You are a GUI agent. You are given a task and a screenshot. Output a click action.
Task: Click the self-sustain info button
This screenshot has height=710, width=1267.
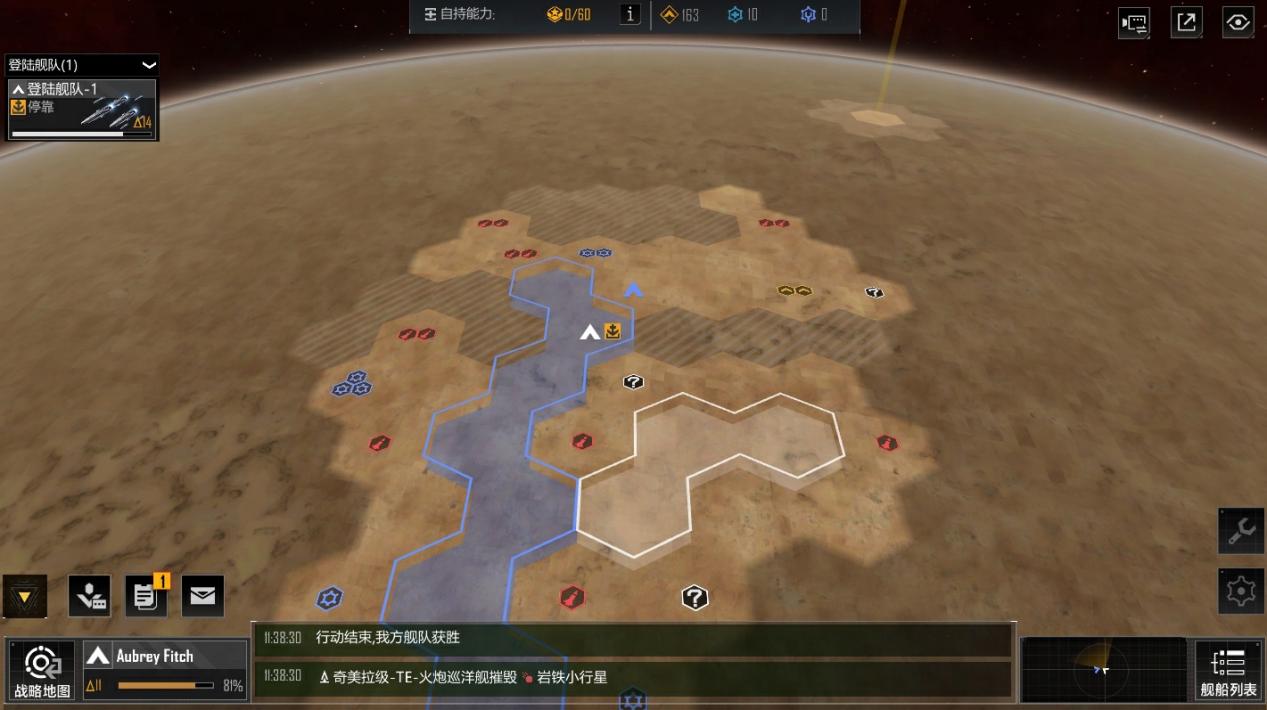[x=630, y=14]
